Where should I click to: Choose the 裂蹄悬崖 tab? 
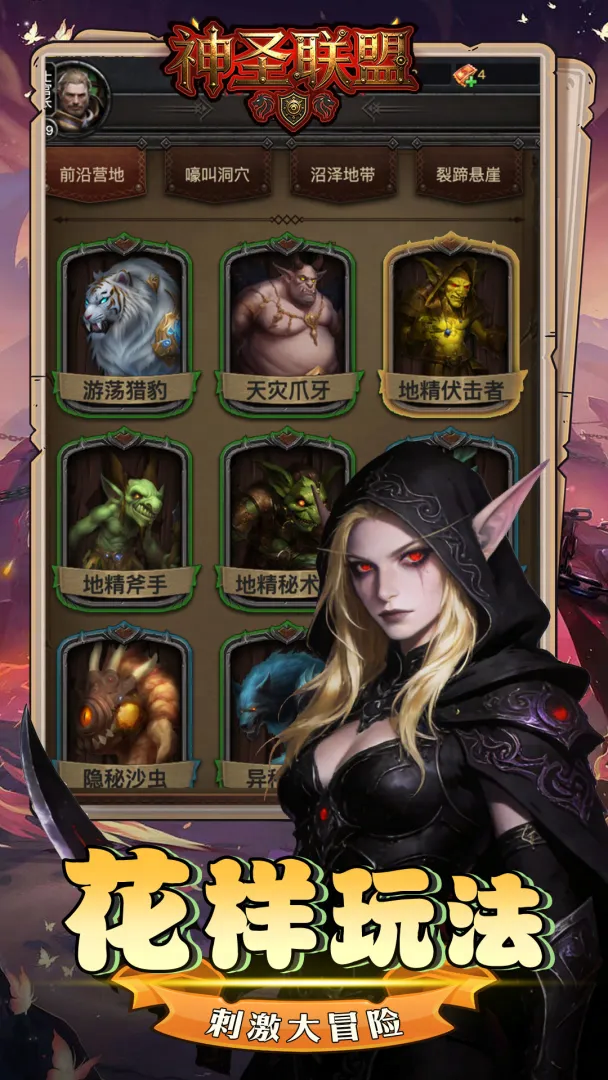[x=466, y=174]
